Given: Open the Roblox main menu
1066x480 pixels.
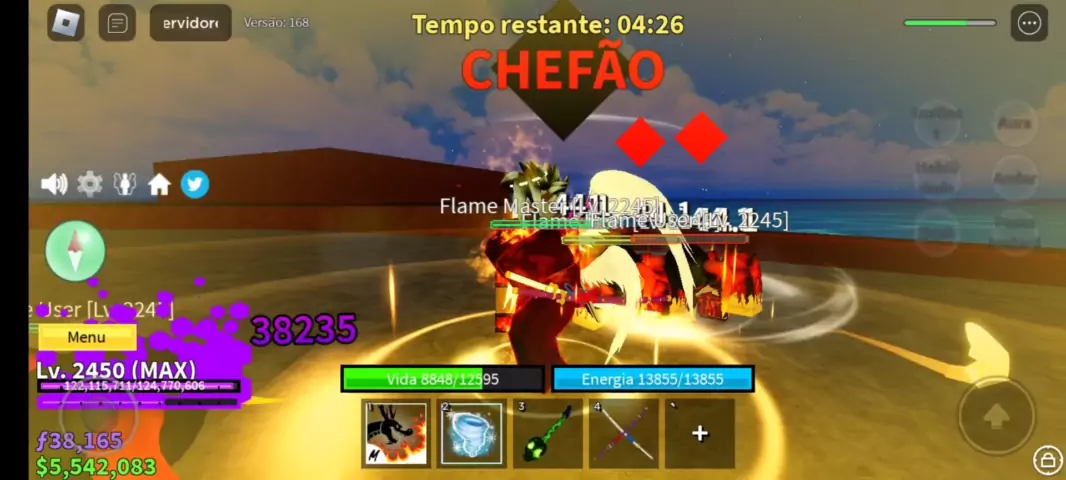Looking at the screenshot, I should (x=67, y=23).
